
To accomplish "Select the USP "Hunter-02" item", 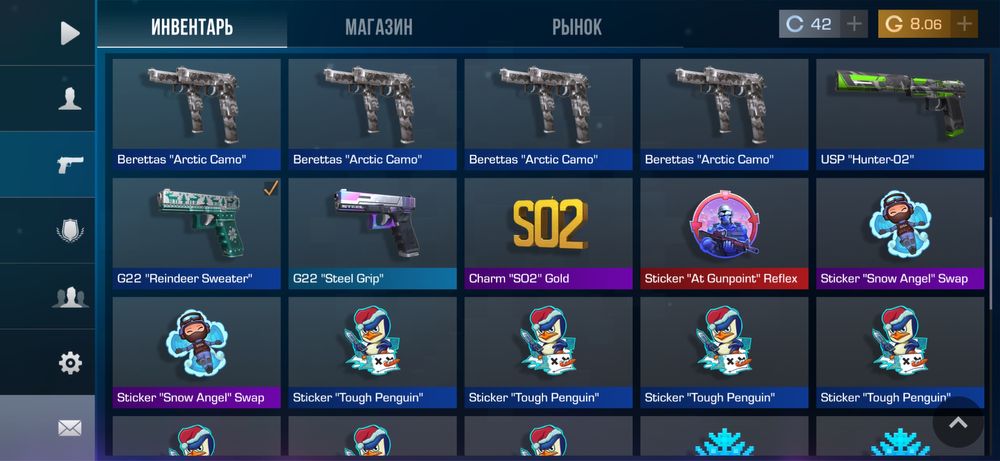I will (x=900, y=114).
